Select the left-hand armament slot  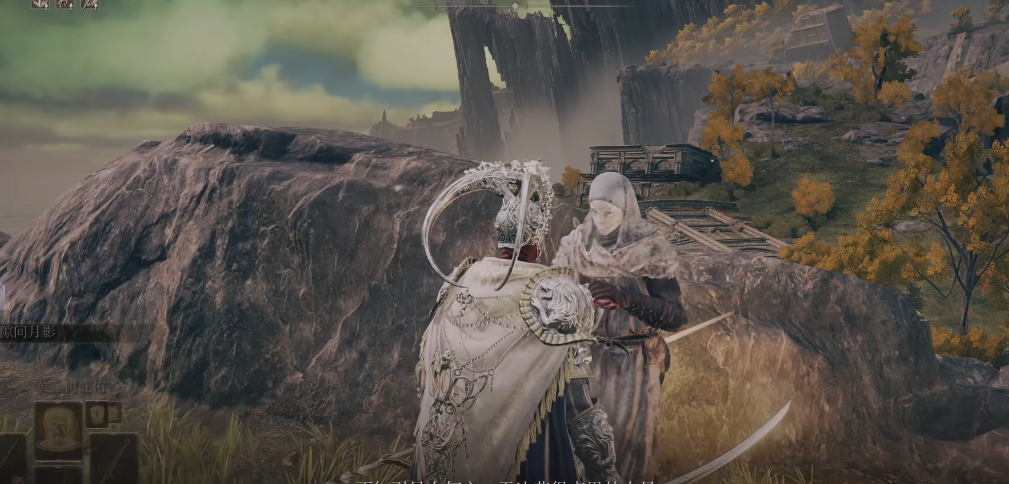click(x=12, y=458)
